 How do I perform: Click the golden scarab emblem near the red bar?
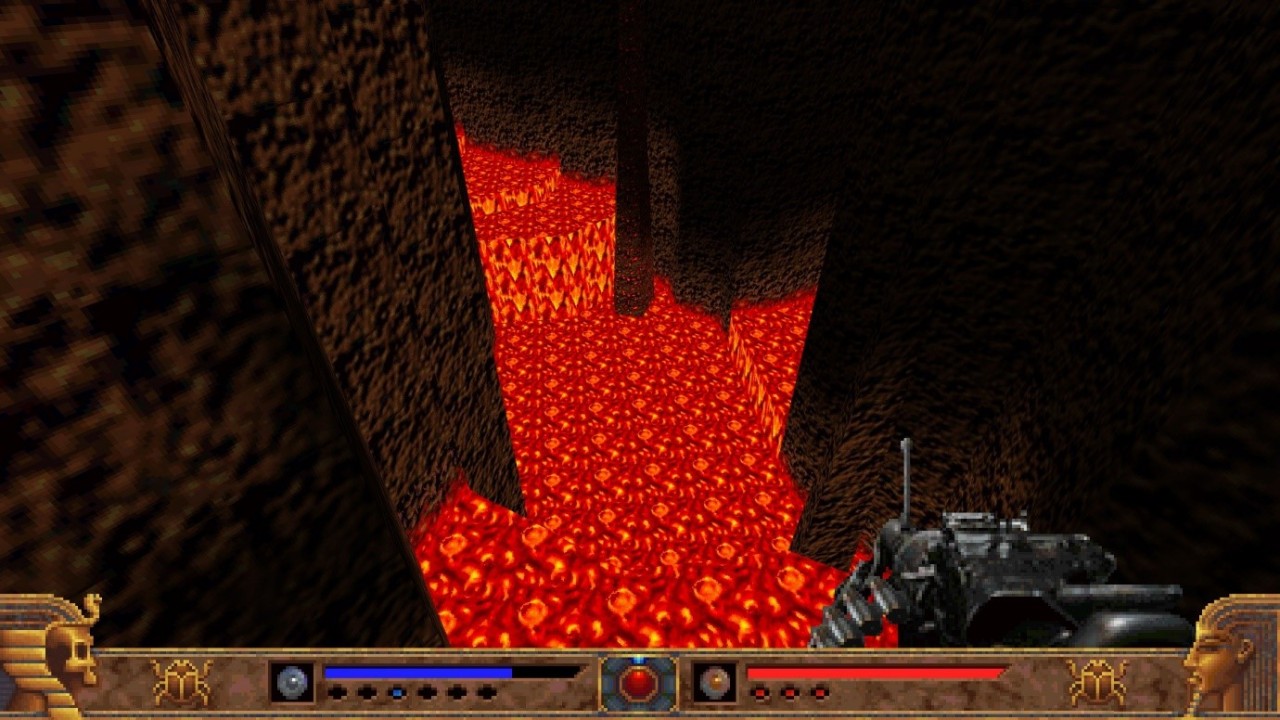[x=1096, y=682]
